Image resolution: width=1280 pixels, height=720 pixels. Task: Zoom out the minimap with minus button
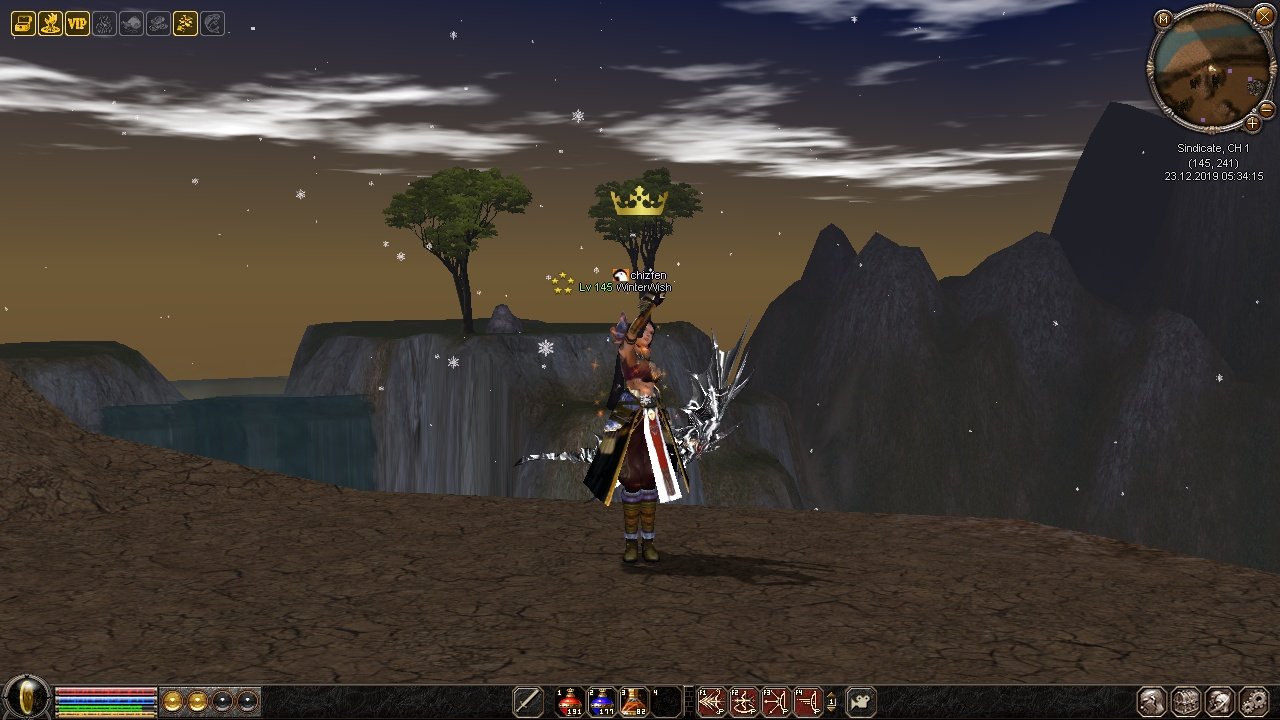click(x=1266, y=109)
